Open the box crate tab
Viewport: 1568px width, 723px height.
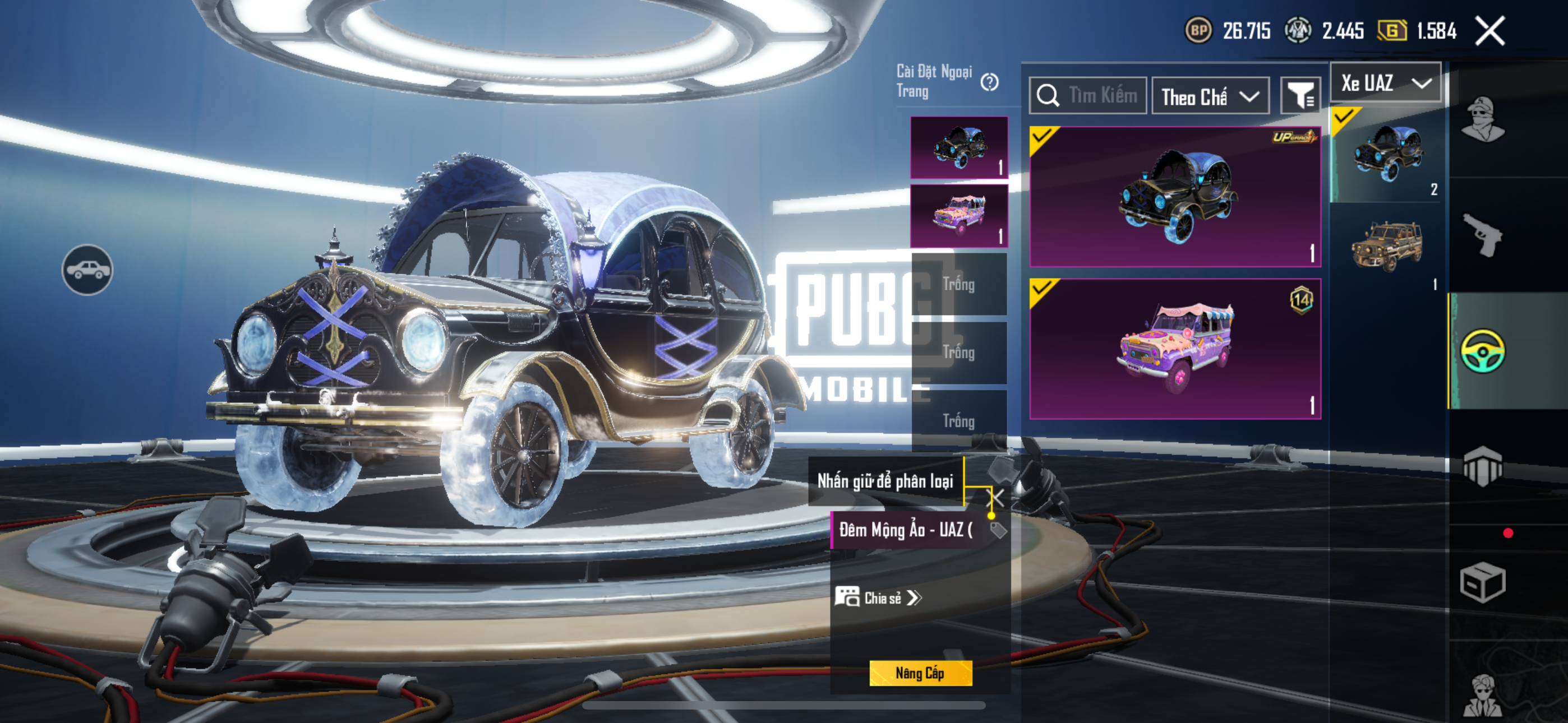[1483, 582]
